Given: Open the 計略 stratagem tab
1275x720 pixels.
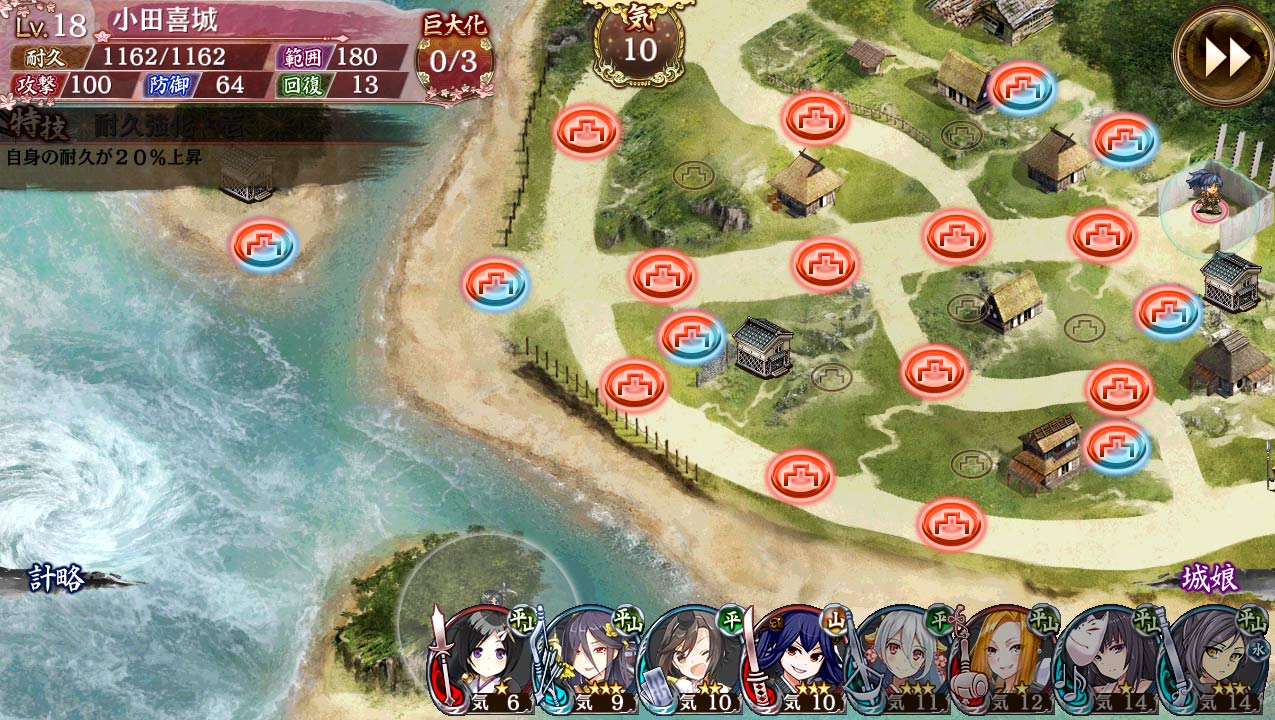Looking at the screenshot, I should [57, 578].
